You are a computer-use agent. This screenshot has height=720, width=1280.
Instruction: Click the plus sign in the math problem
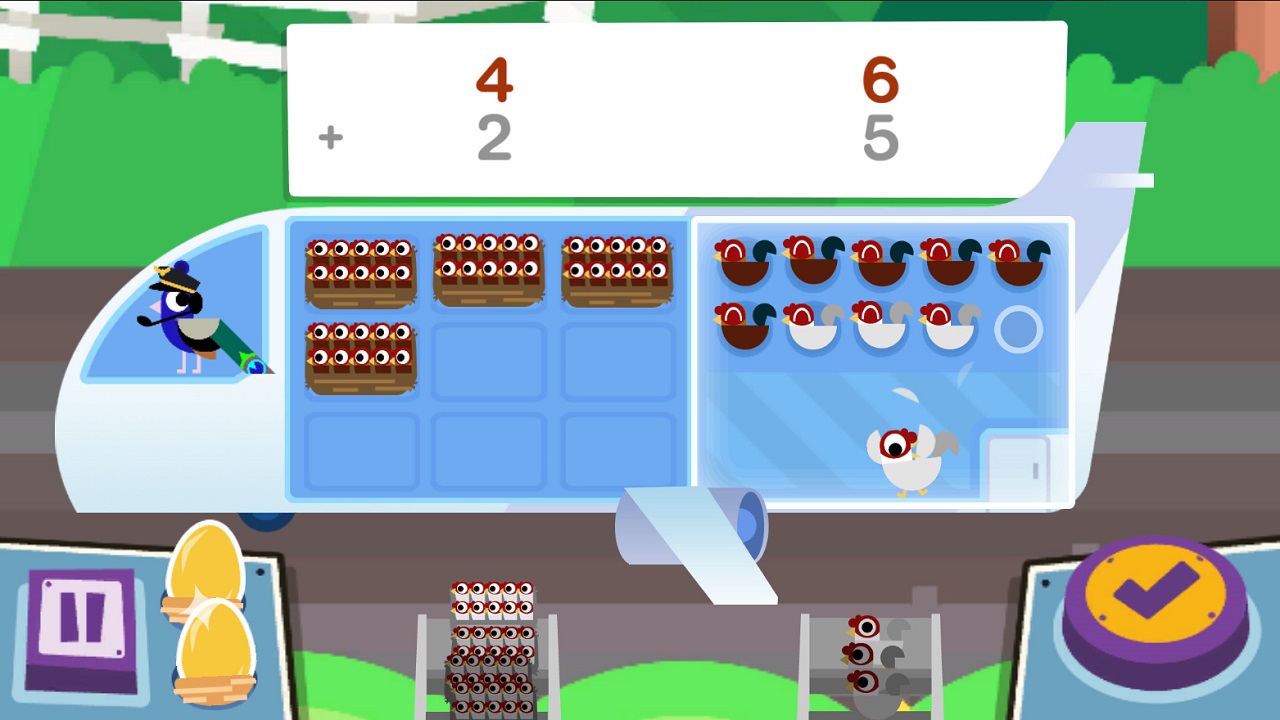pyautogui.click(x=330, y=137)
